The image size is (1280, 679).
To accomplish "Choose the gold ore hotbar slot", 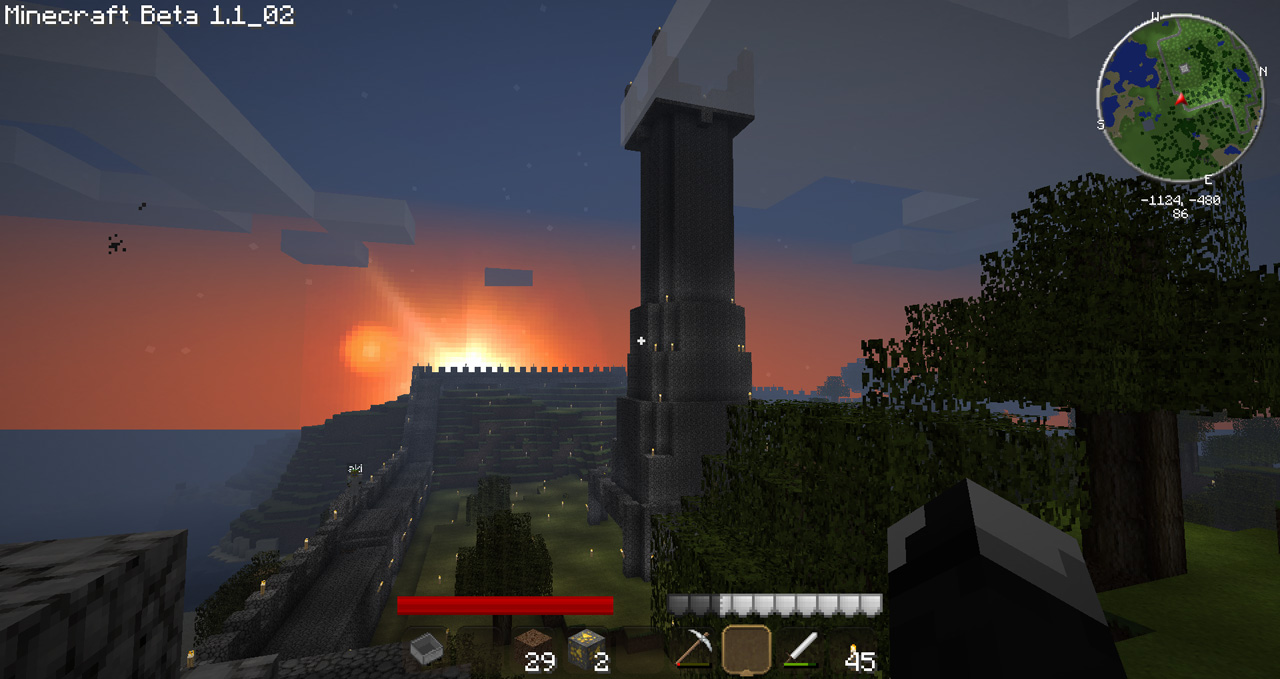I will pyautogui.click(x=585, y=648).
